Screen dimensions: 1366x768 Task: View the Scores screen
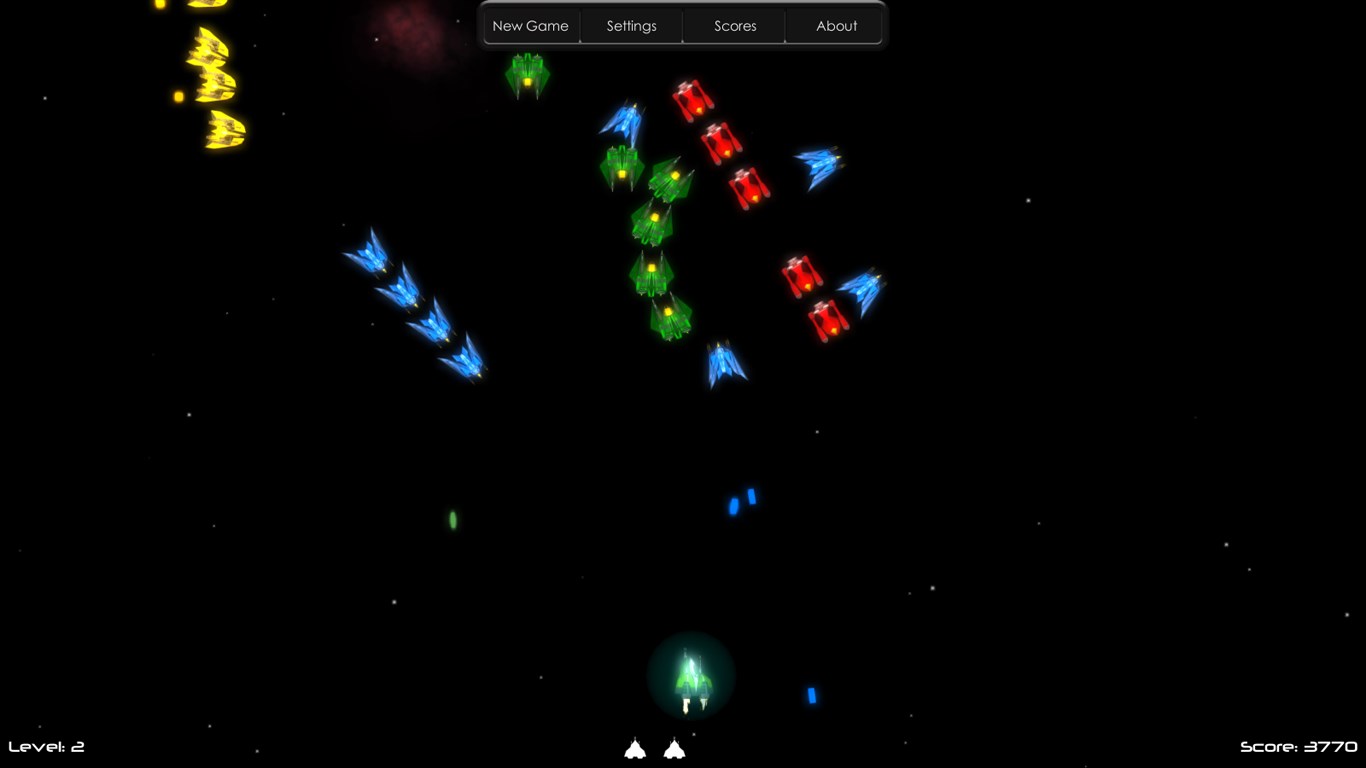[735, 26]
